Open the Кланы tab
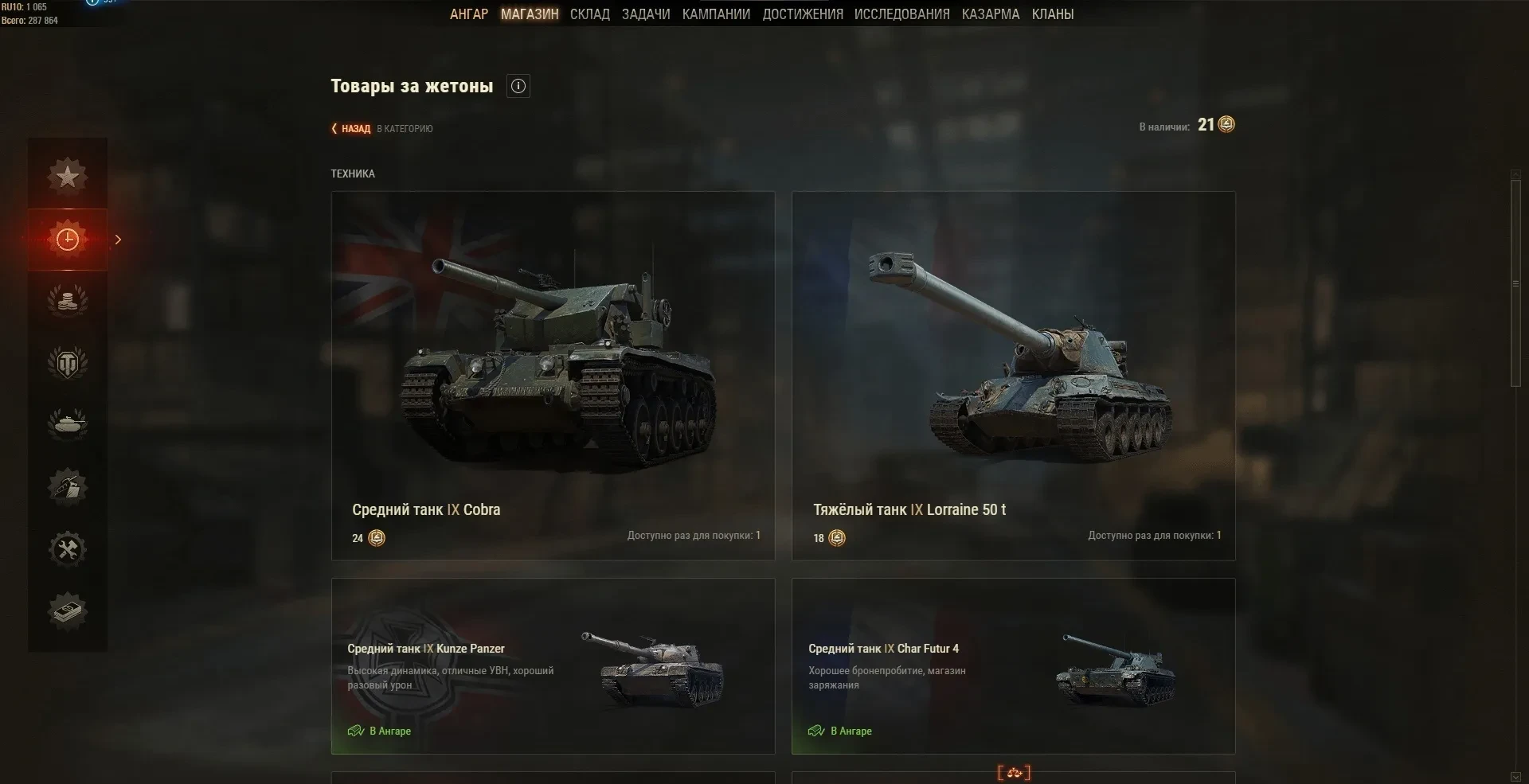Viewport: 1529px width, 784px height. pyautogui.click(x=1052, y=14)
